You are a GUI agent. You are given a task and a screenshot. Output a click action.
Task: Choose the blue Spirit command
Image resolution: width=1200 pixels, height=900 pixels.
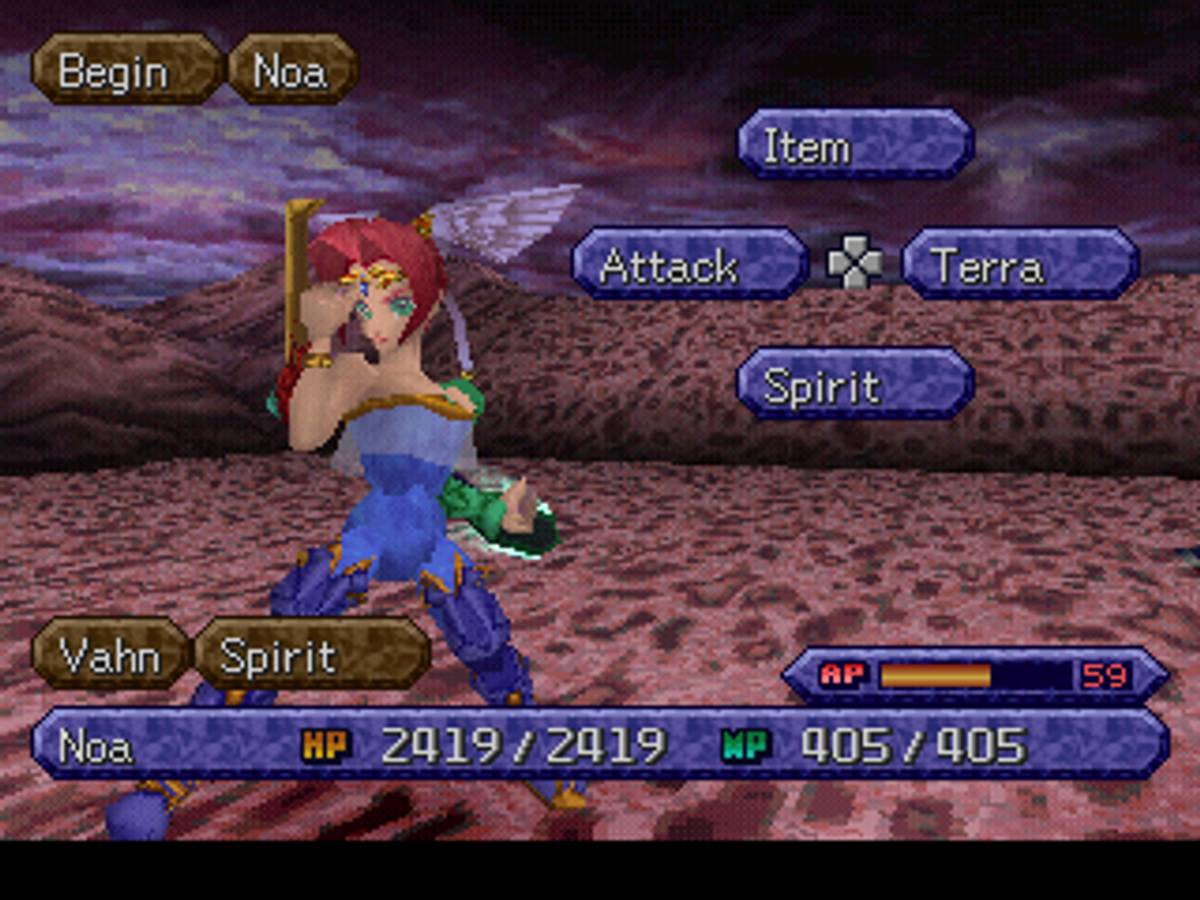pyautogui.click(x=855, y=385)
